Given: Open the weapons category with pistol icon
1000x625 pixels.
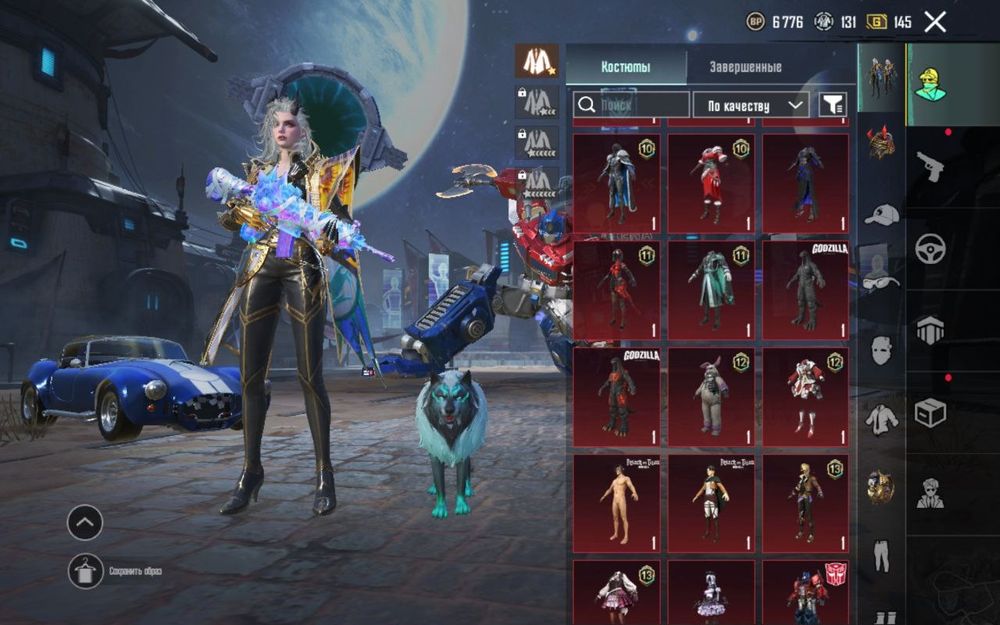Looking at the screenshot, I should (930, 167).
